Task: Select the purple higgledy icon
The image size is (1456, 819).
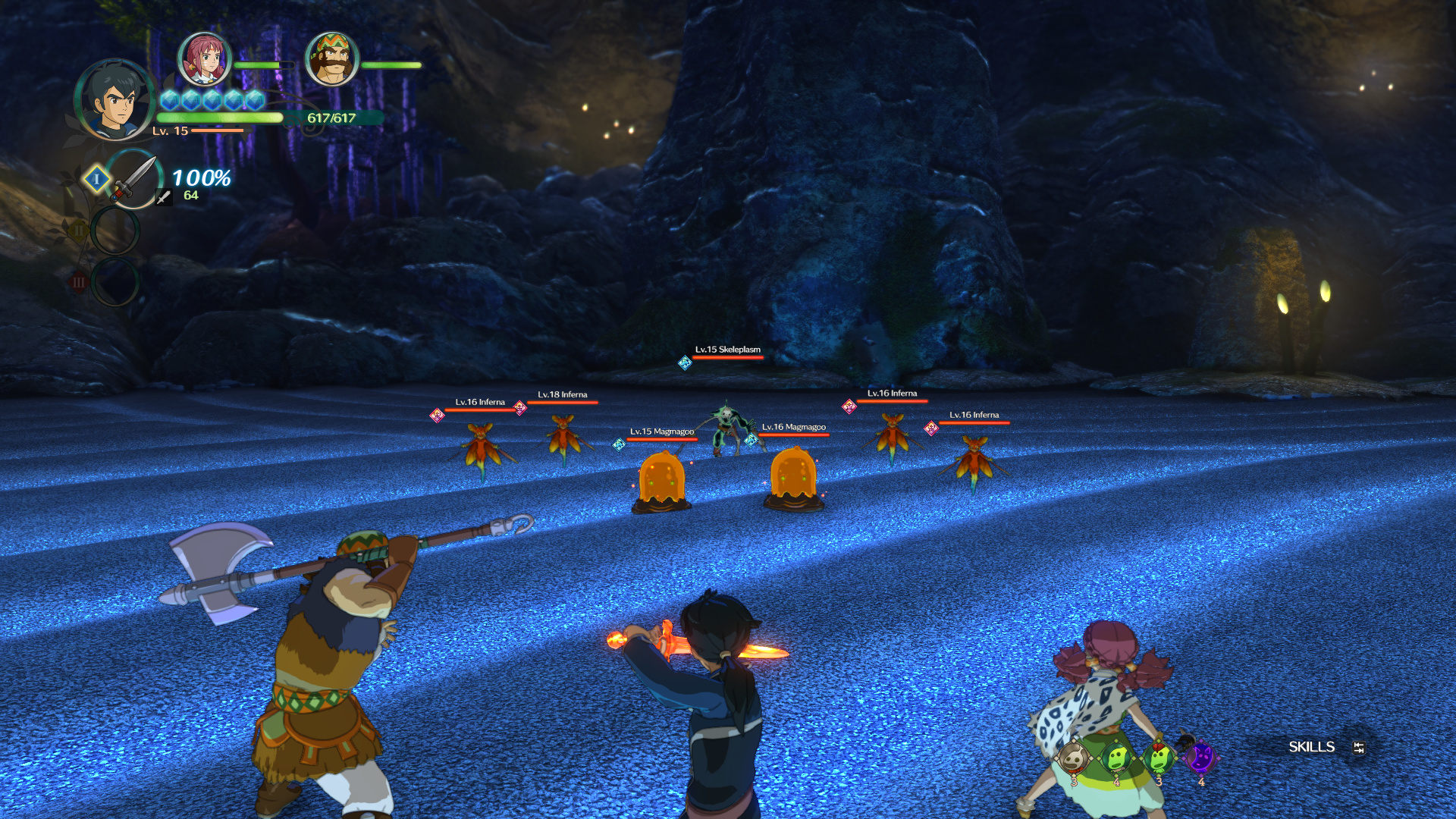Action: (1201, 757)
